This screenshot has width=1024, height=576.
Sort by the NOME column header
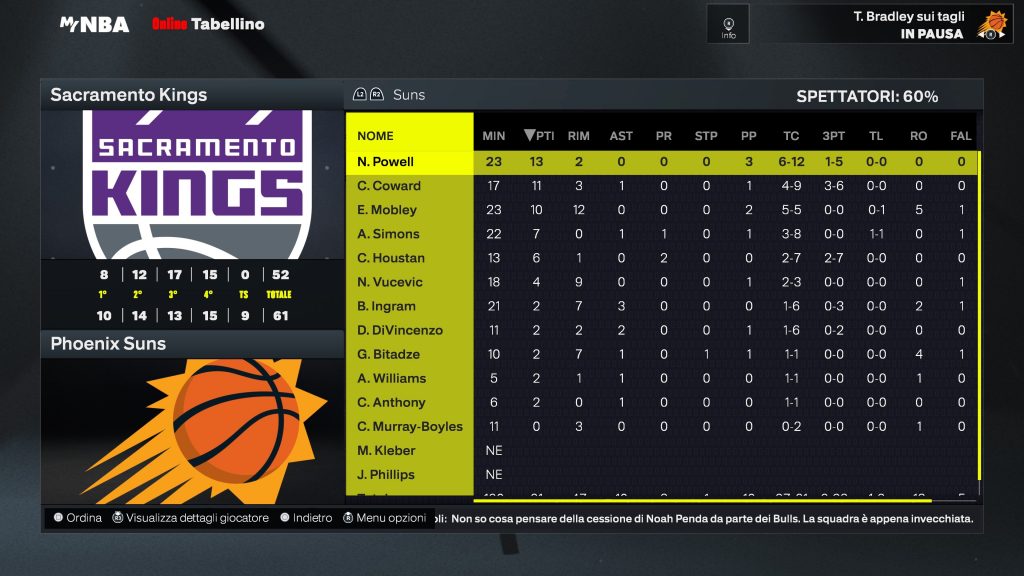coord(376,136)
